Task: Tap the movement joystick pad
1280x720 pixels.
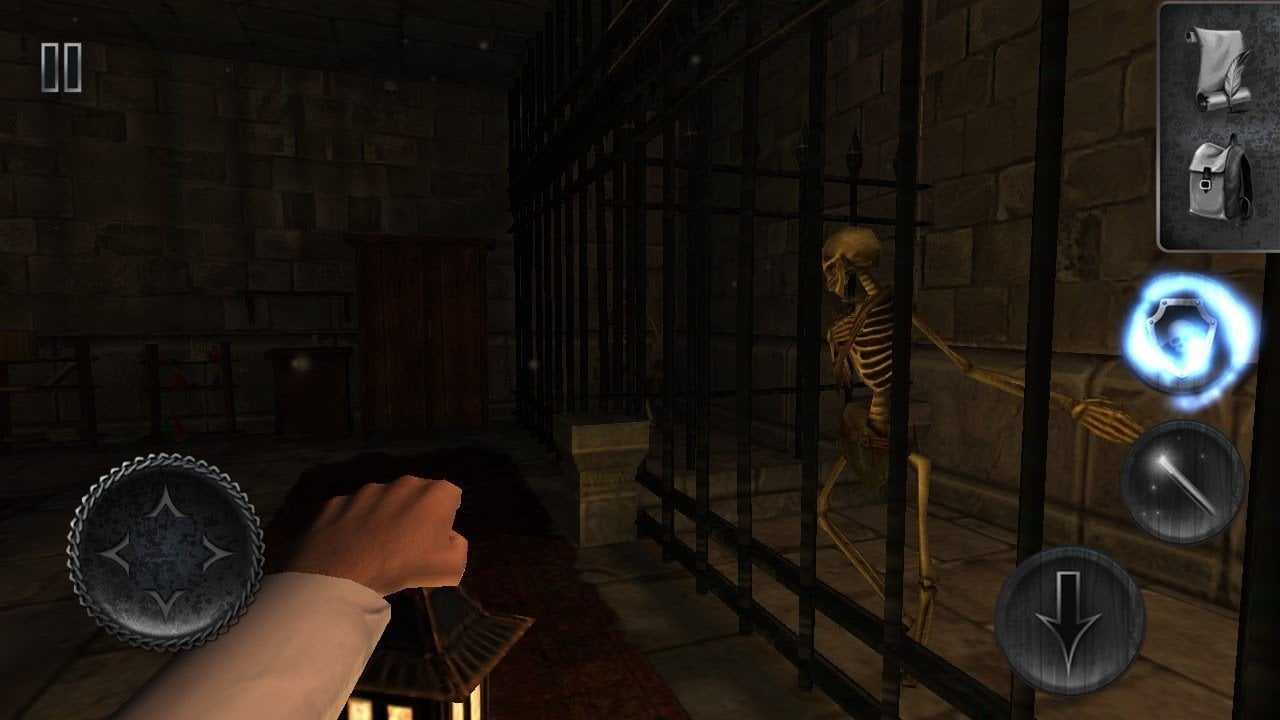Action: pos(165,551)
